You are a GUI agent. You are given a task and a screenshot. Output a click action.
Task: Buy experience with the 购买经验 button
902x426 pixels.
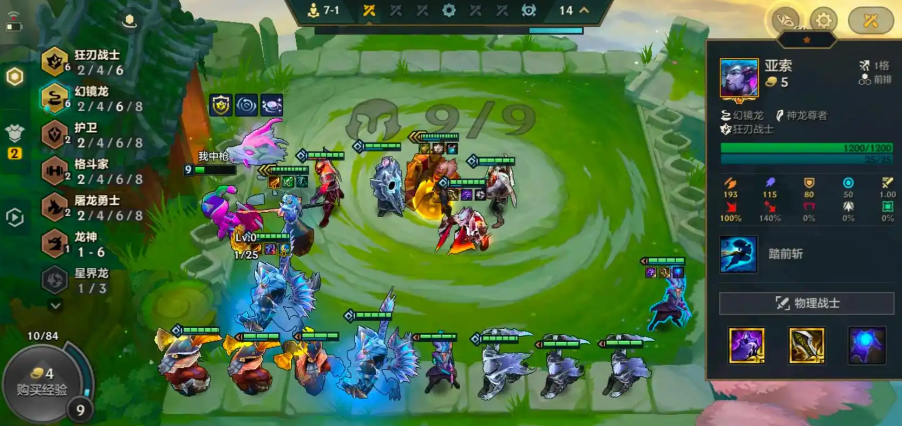(41, 381)
